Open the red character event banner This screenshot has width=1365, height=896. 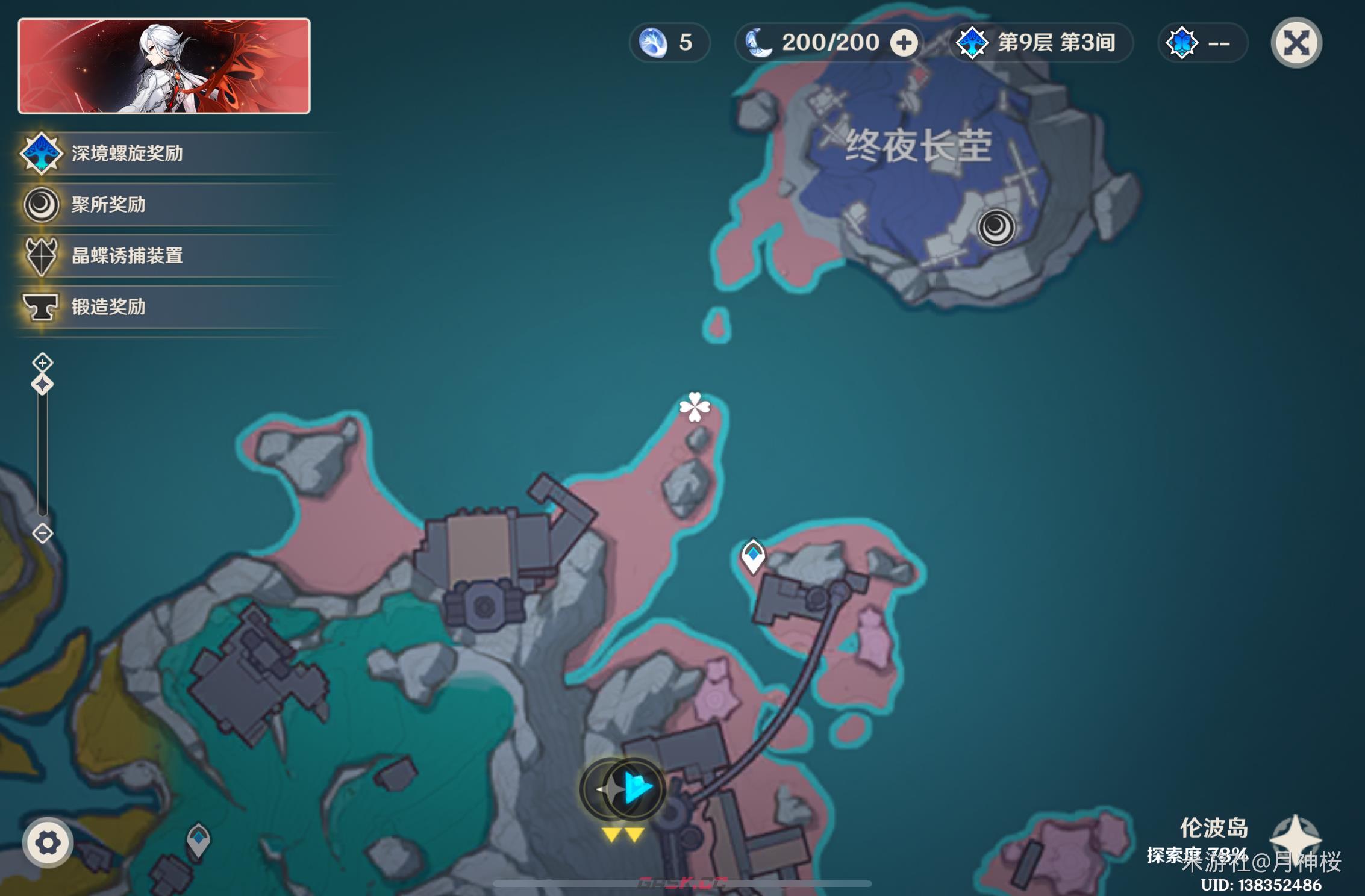(x=164, y=66)
